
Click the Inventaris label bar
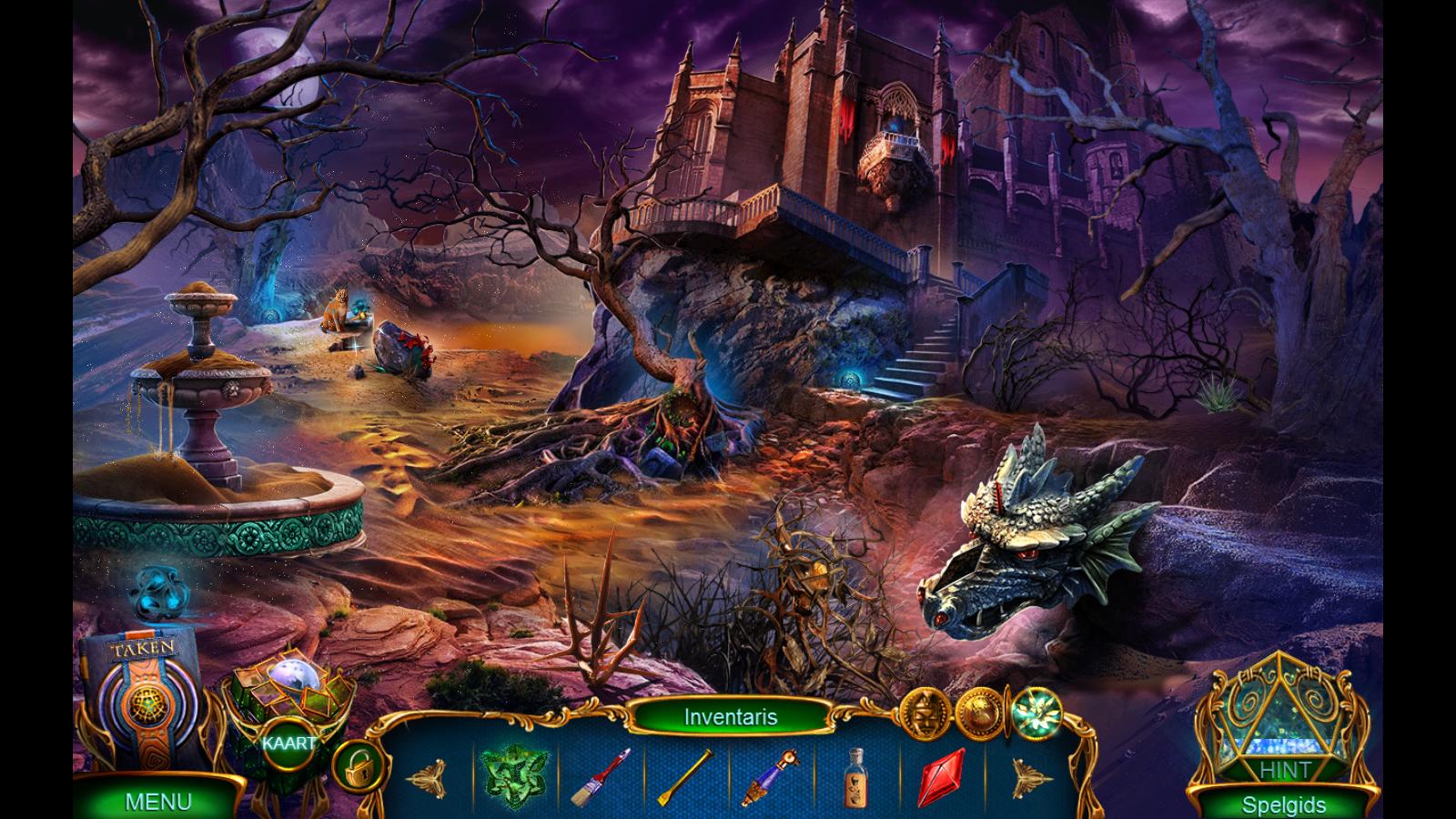pos(731,717)
